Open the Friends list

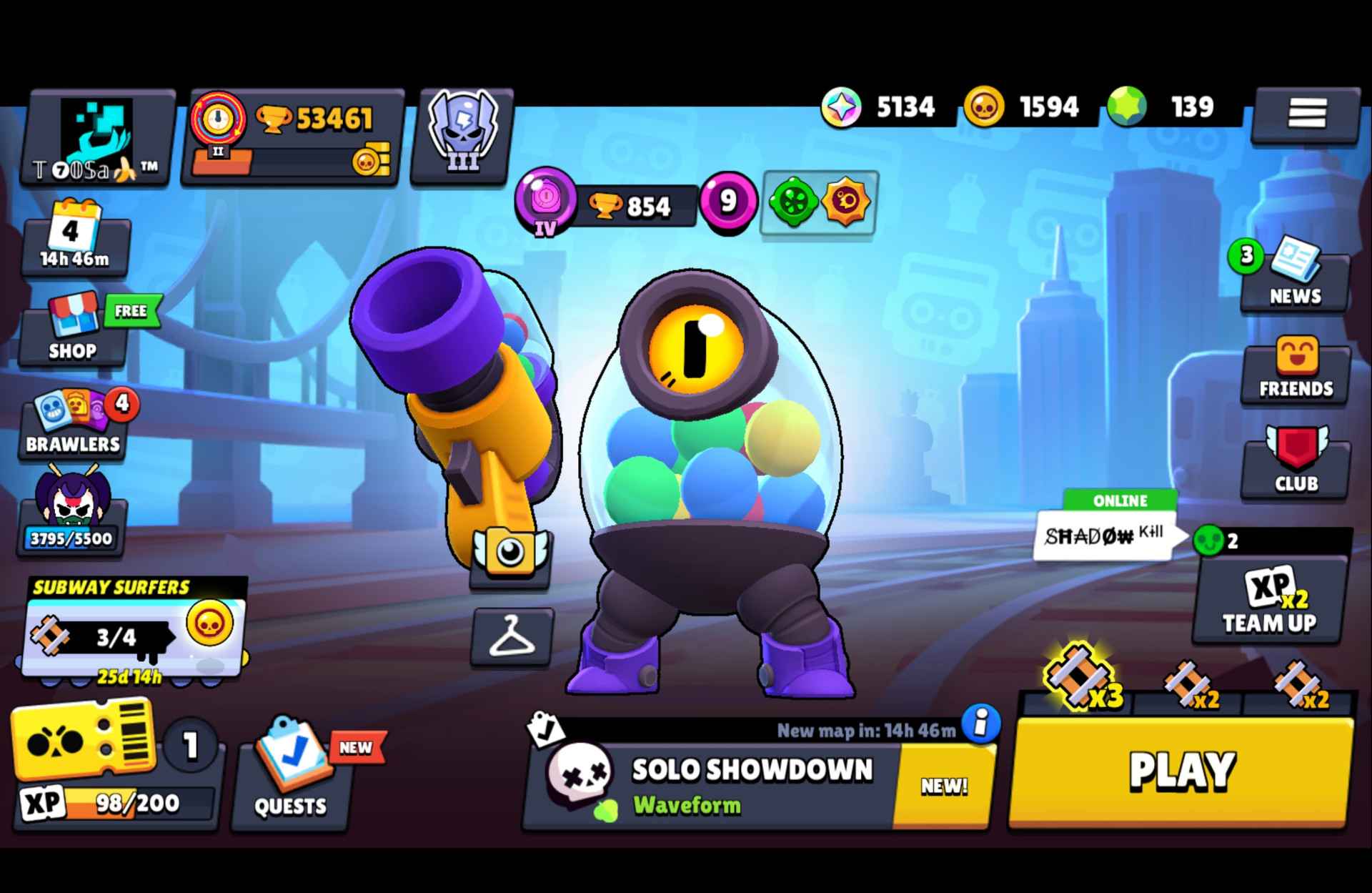point(1295,370)
